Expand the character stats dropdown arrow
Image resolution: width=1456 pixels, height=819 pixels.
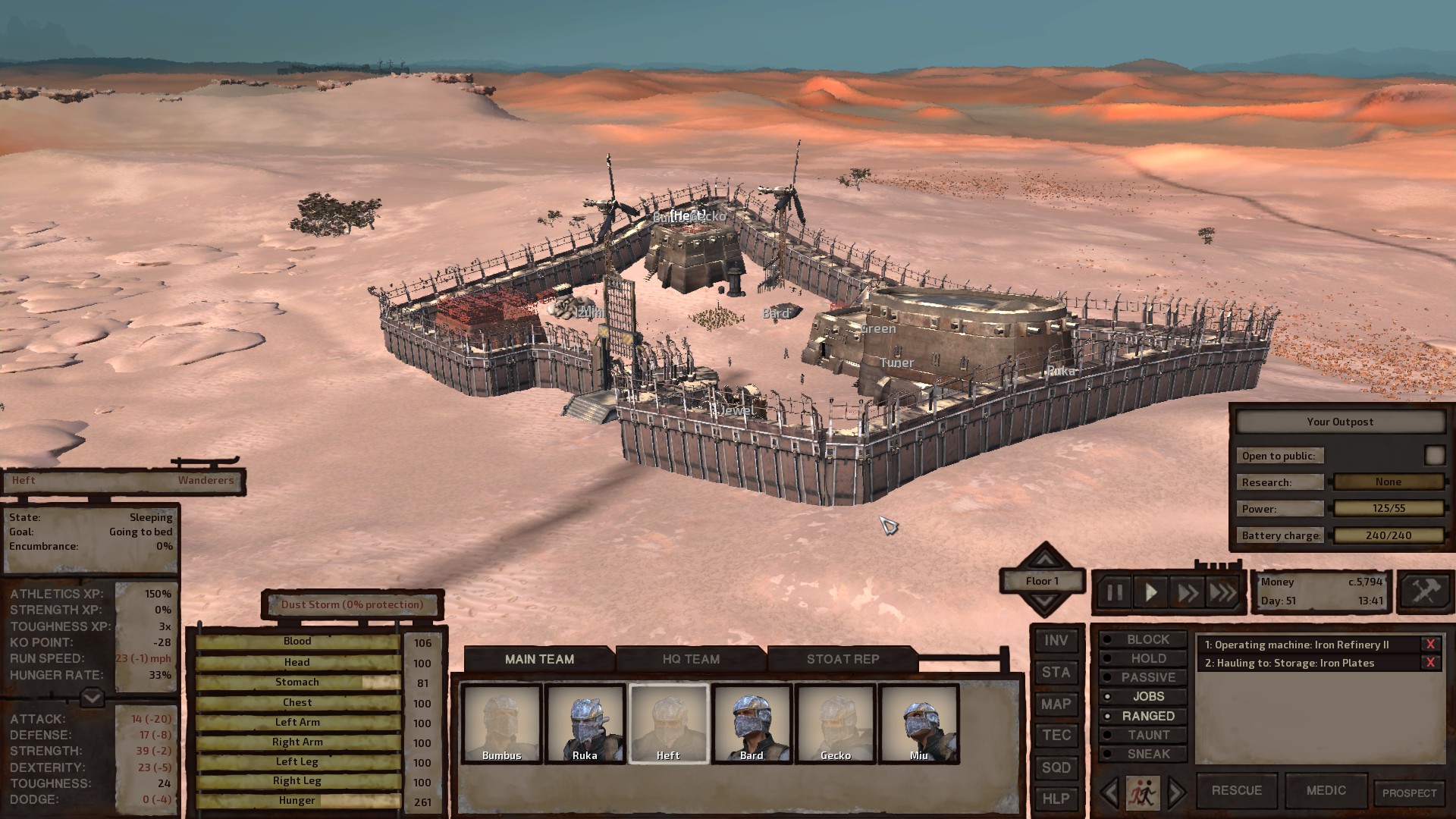point(92,697)
